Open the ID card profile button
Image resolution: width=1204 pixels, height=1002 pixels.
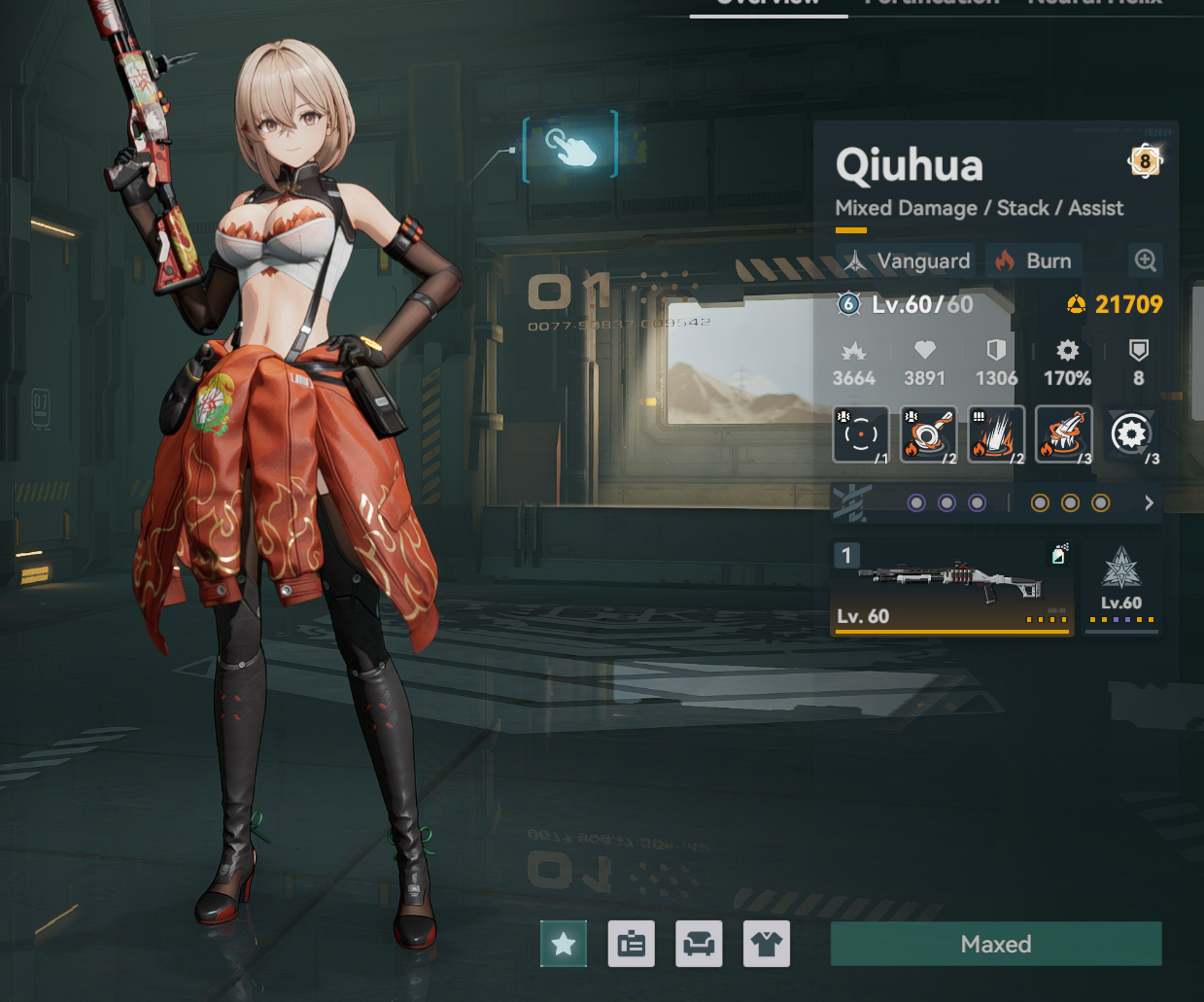coord(632,944)
